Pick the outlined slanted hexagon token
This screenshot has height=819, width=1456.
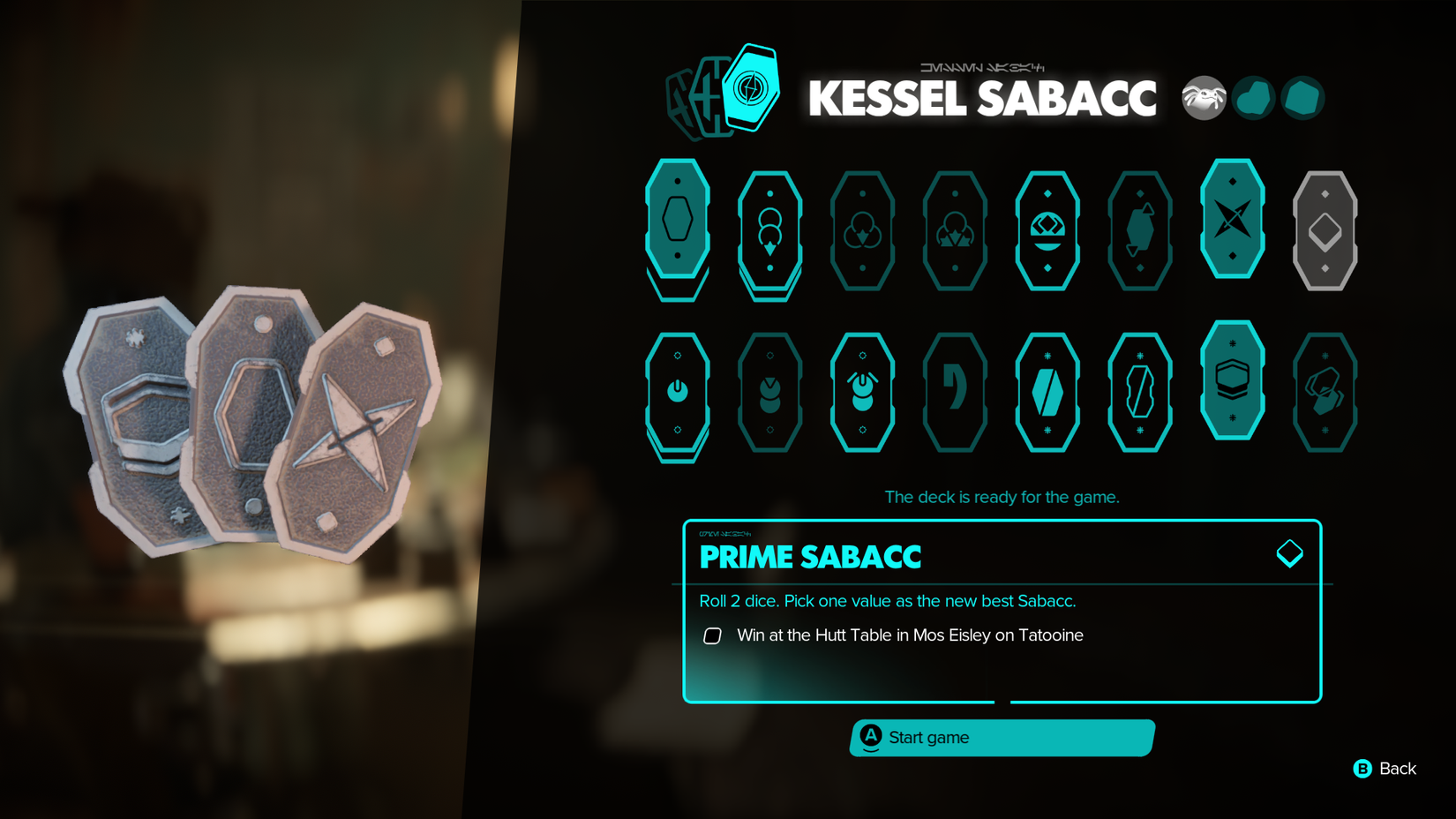(x=1140, y=392)
